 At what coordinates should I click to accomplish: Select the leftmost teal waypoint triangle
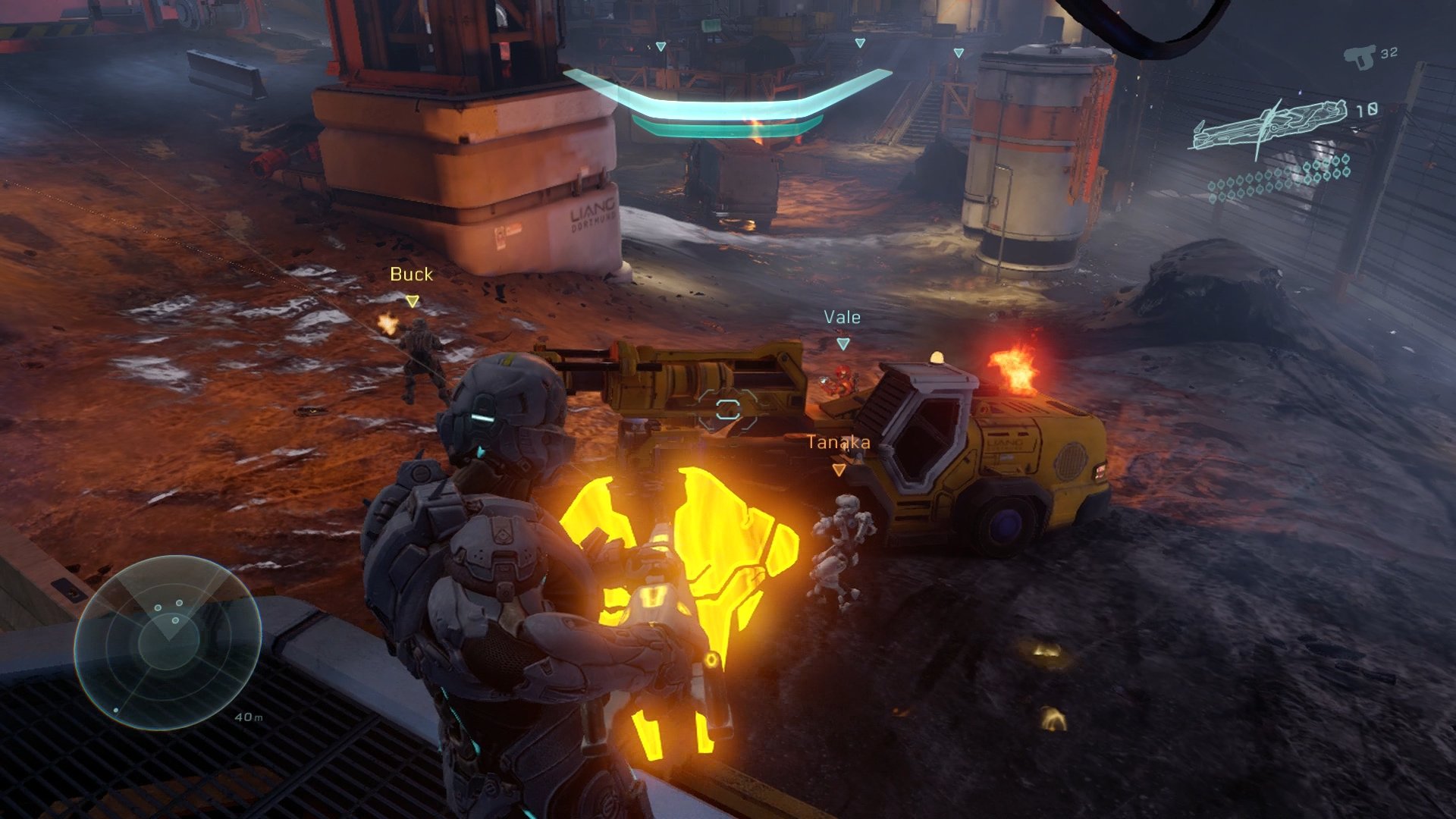pos(661,45)
